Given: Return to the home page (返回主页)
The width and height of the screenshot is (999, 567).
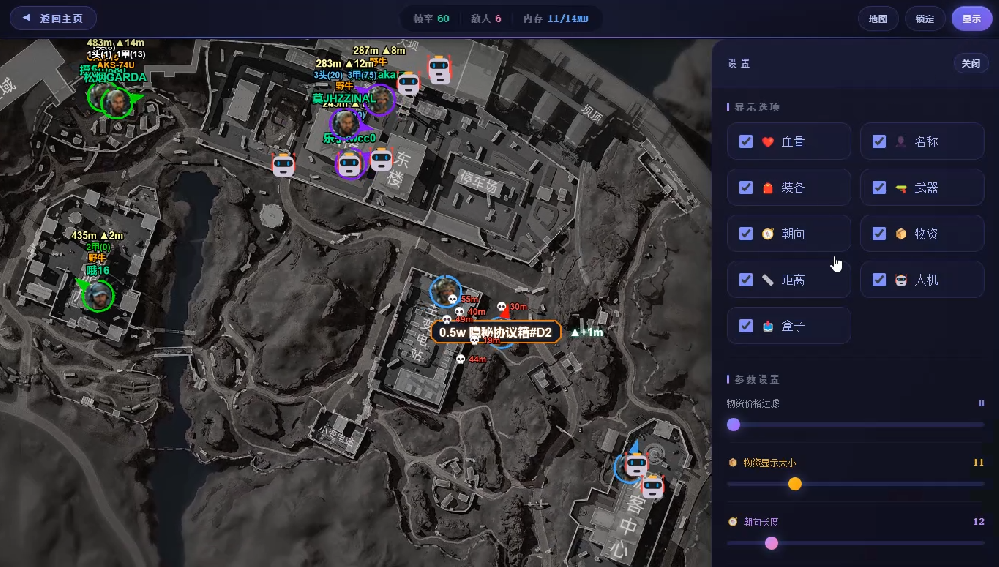Looking at the screenshot, I should pos(53,18).
